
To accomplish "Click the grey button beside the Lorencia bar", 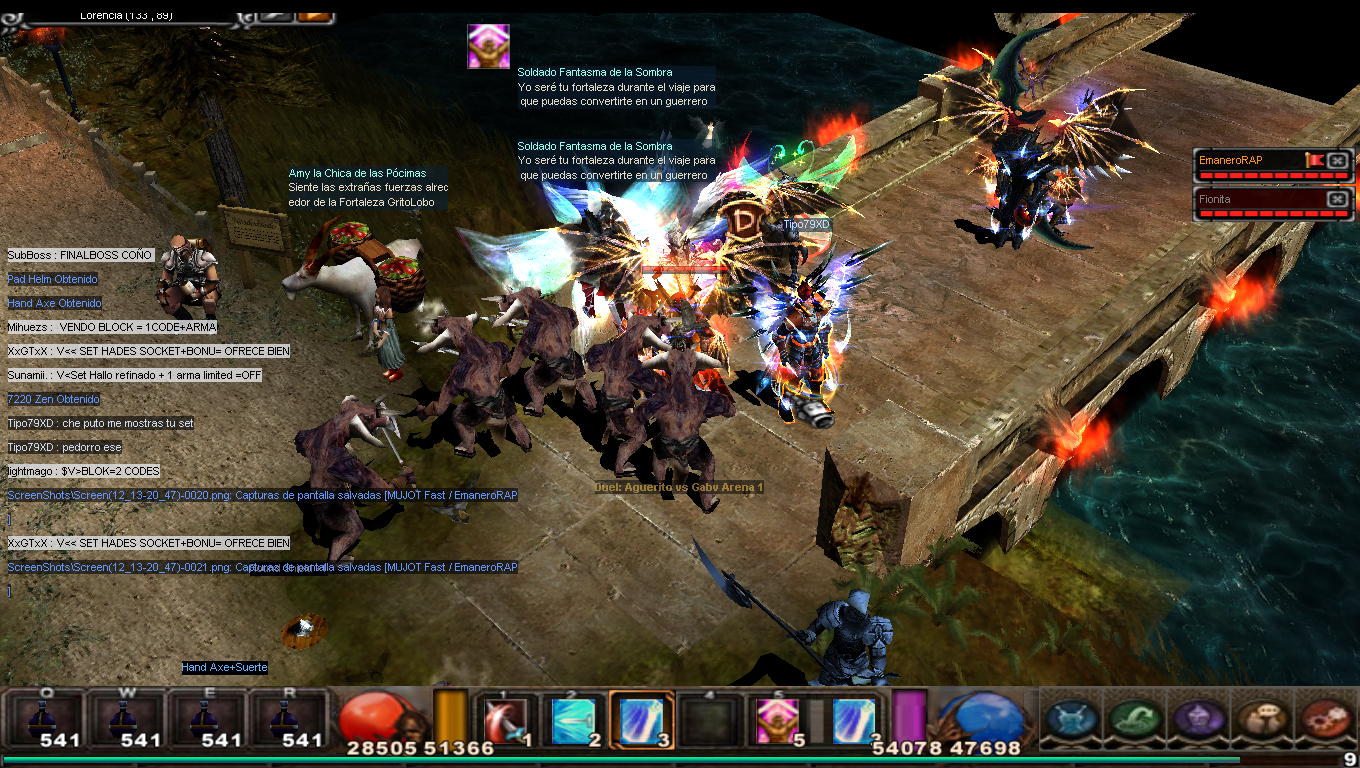I will pyautogui.click(x=275, y=15).
